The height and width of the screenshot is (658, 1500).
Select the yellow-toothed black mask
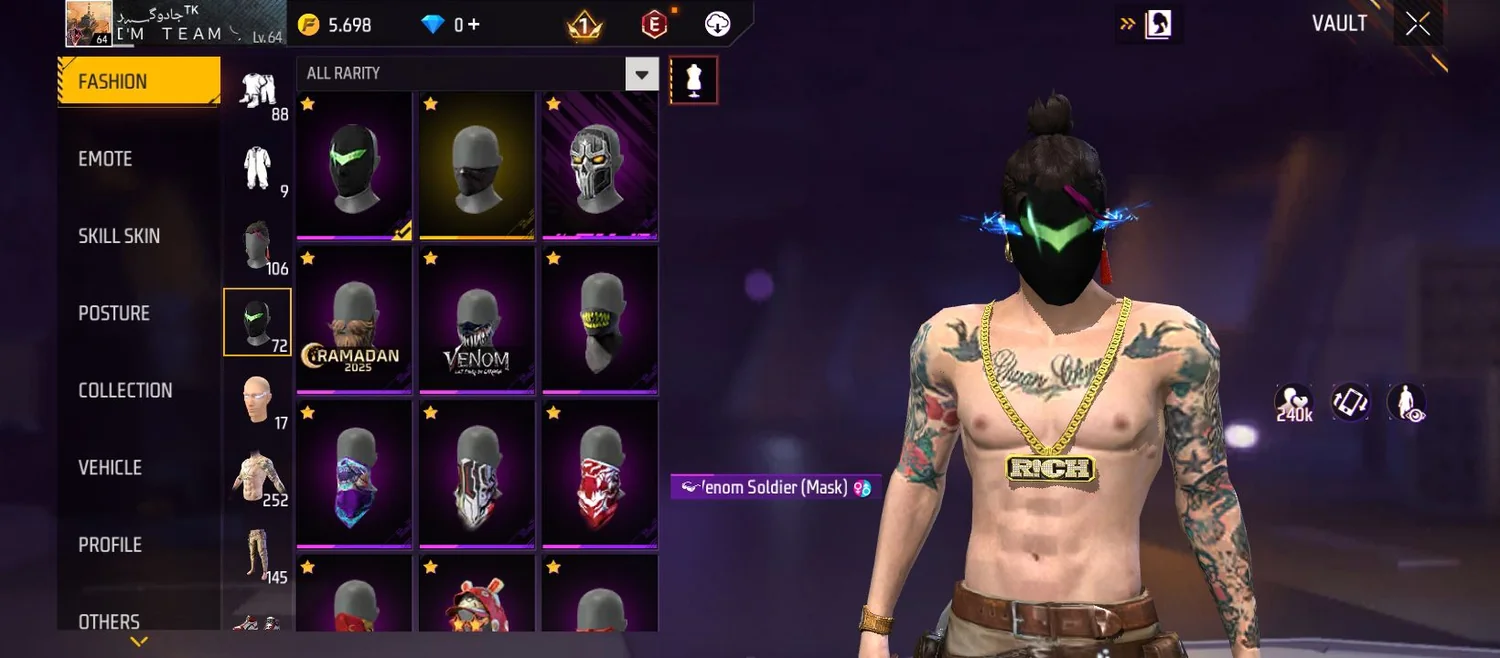(600, 320)
